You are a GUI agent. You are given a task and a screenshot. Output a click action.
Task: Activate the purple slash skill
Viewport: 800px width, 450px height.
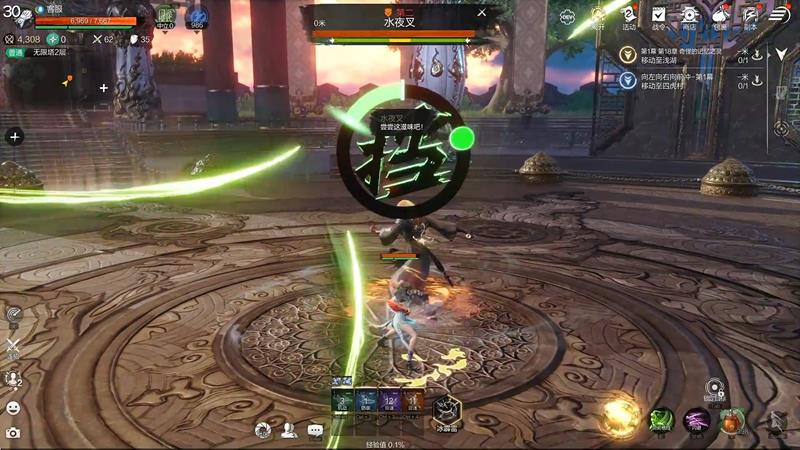pos(696,420)
